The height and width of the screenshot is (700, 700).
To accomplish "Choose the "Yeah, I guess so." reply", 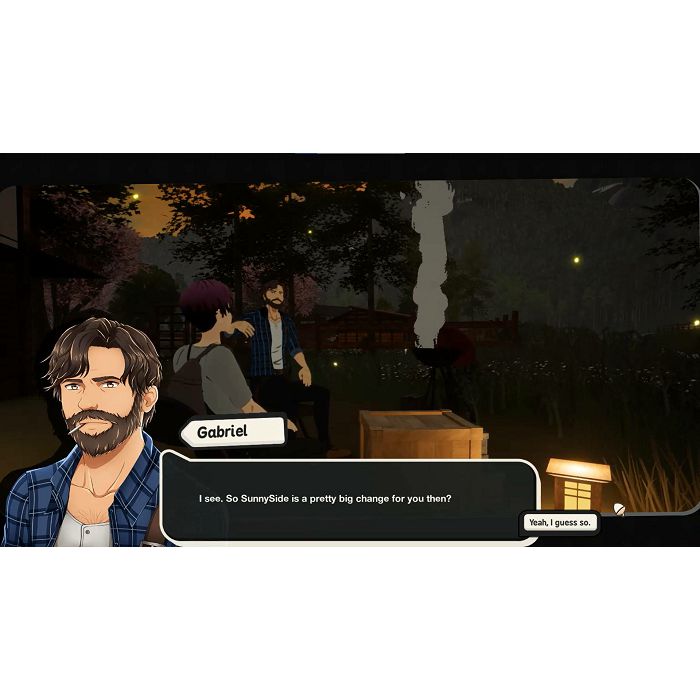I will 559,523.
